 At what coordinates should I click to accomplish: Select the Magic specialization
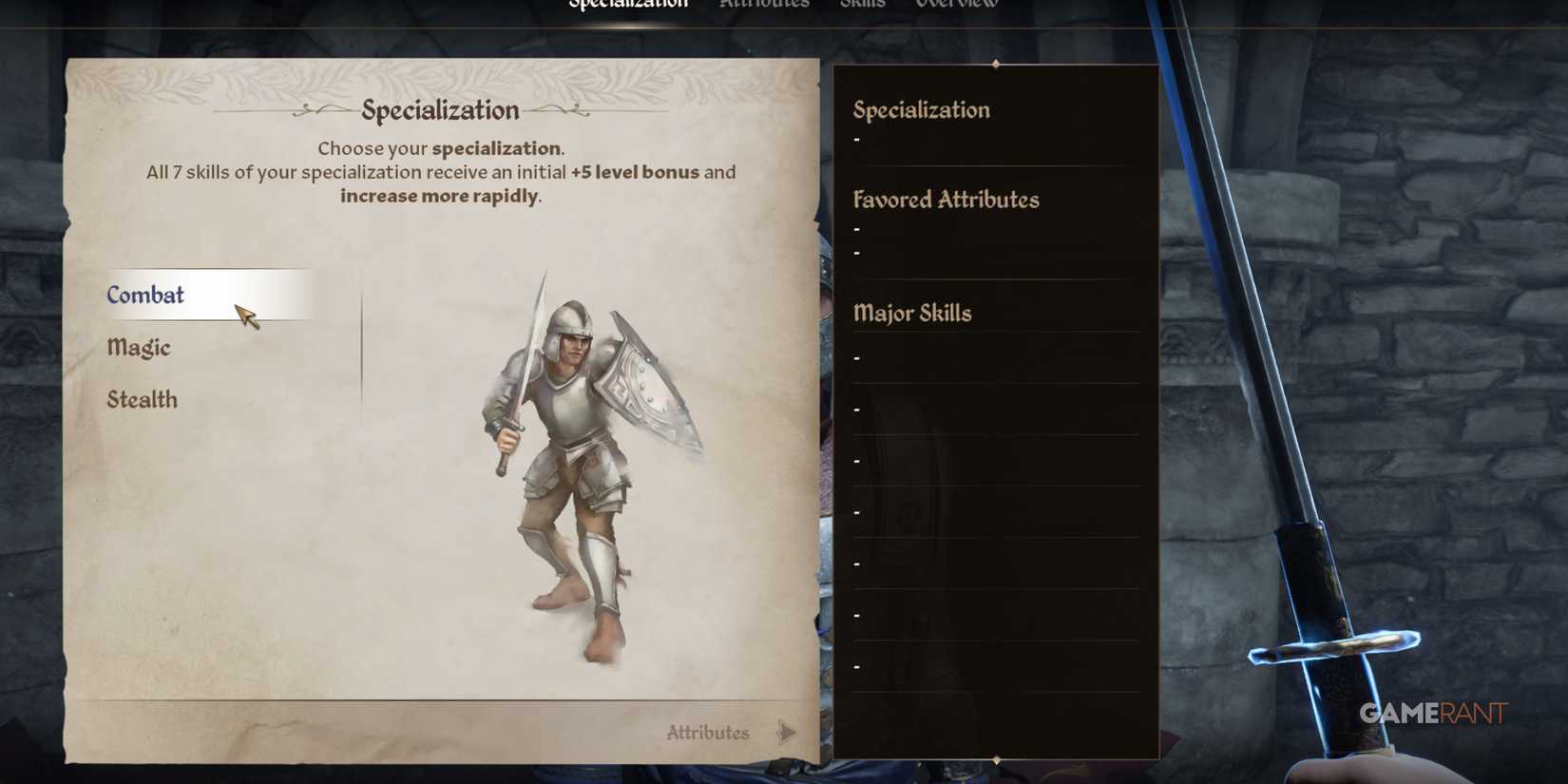click(139, 348)
